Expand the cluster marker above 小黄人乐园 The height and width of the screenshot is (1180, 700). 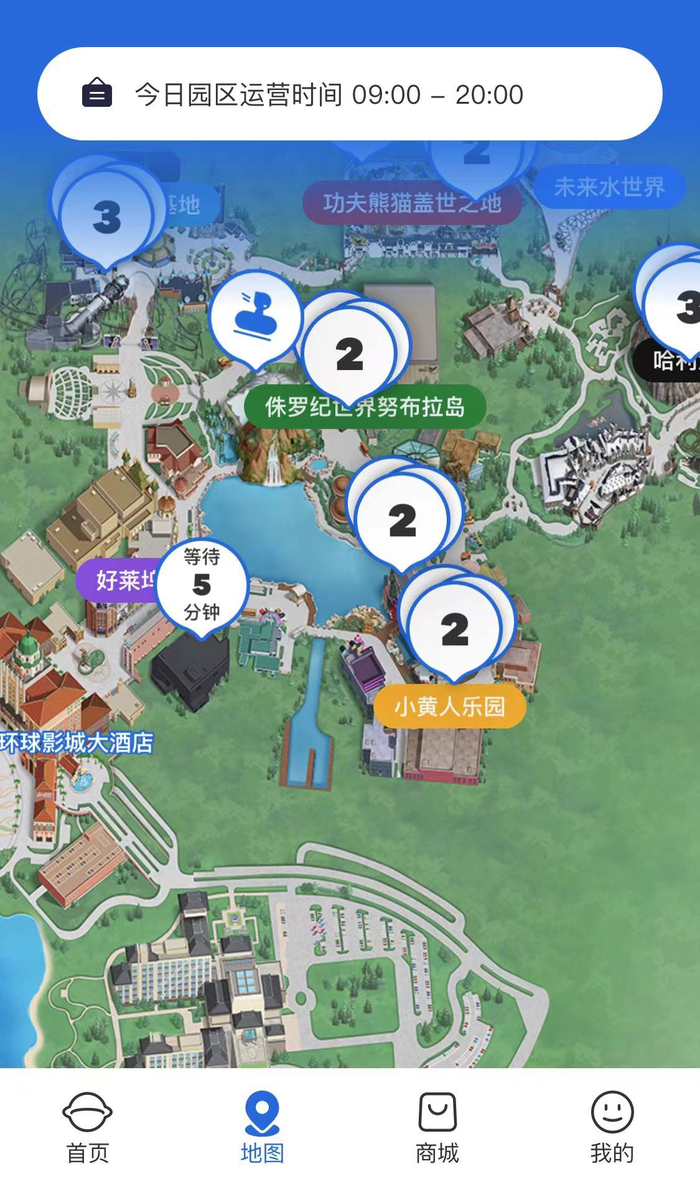454,629
